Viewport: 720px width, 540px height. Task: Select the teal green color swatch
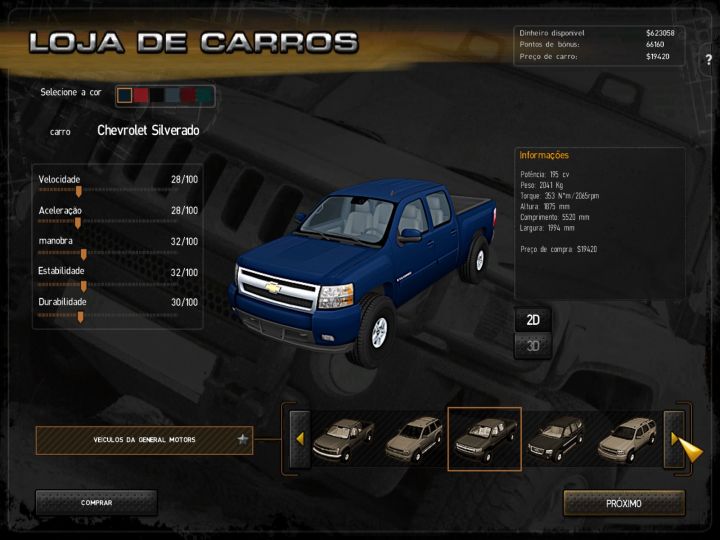(205, 95)
